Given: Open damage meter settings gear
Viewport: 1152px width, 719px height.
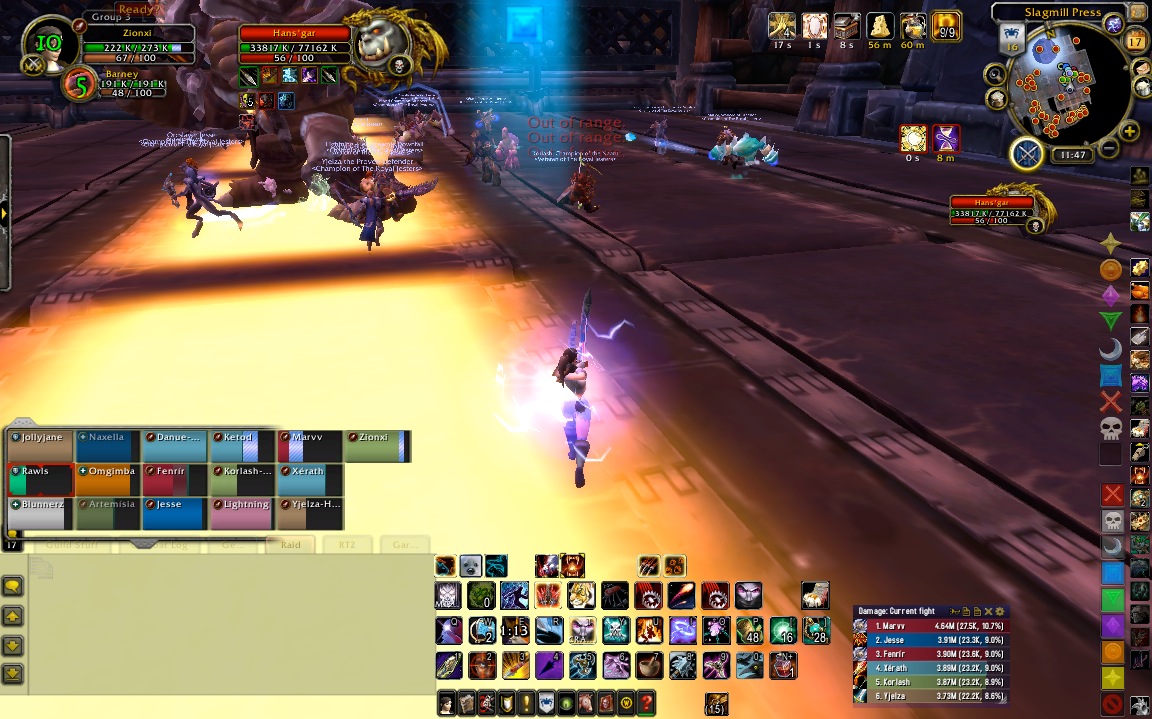Looking at the screenshot, I should tap(1000, 611).
